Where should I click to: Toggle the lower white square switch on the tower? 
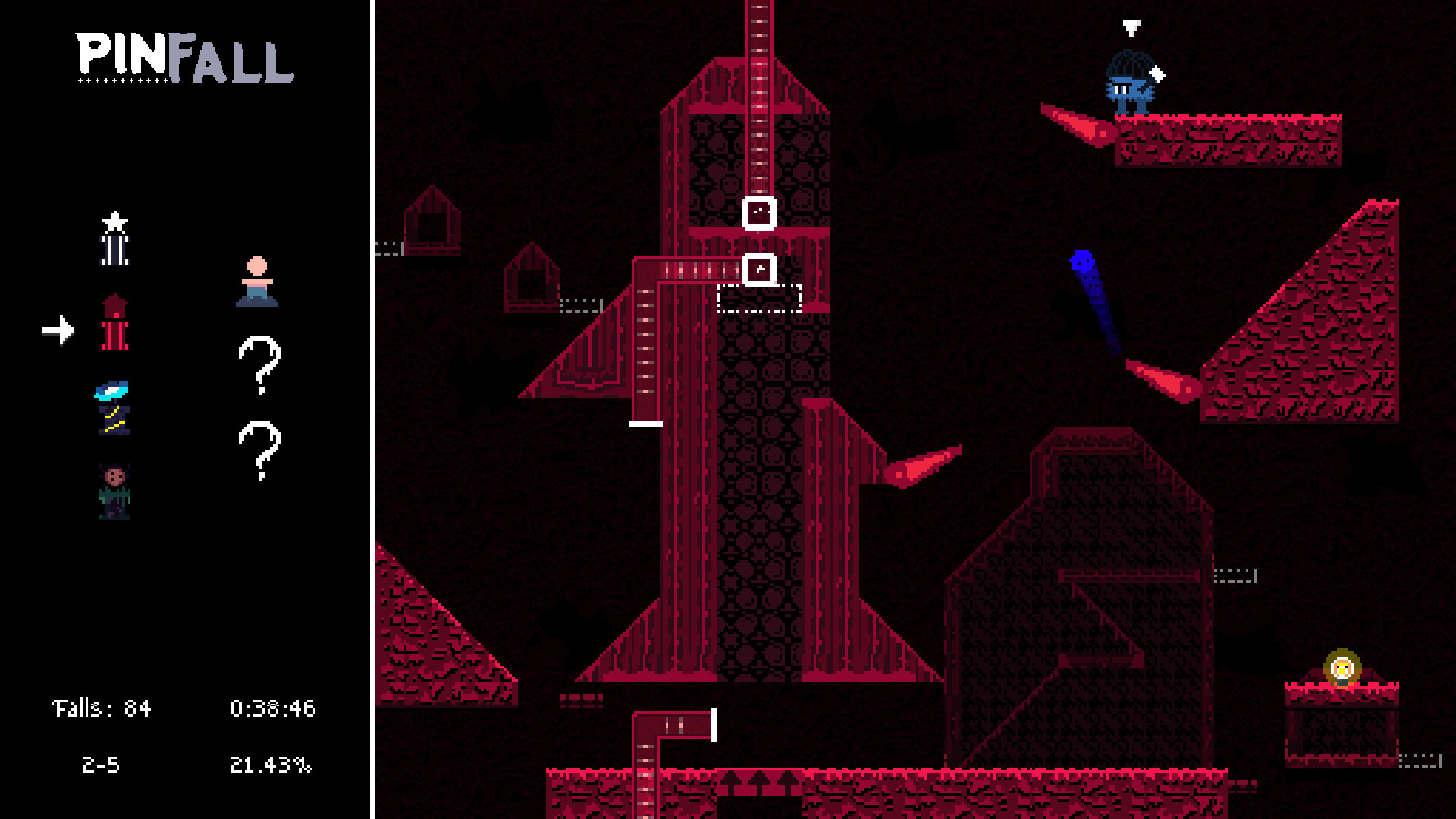tap(758, 268)
